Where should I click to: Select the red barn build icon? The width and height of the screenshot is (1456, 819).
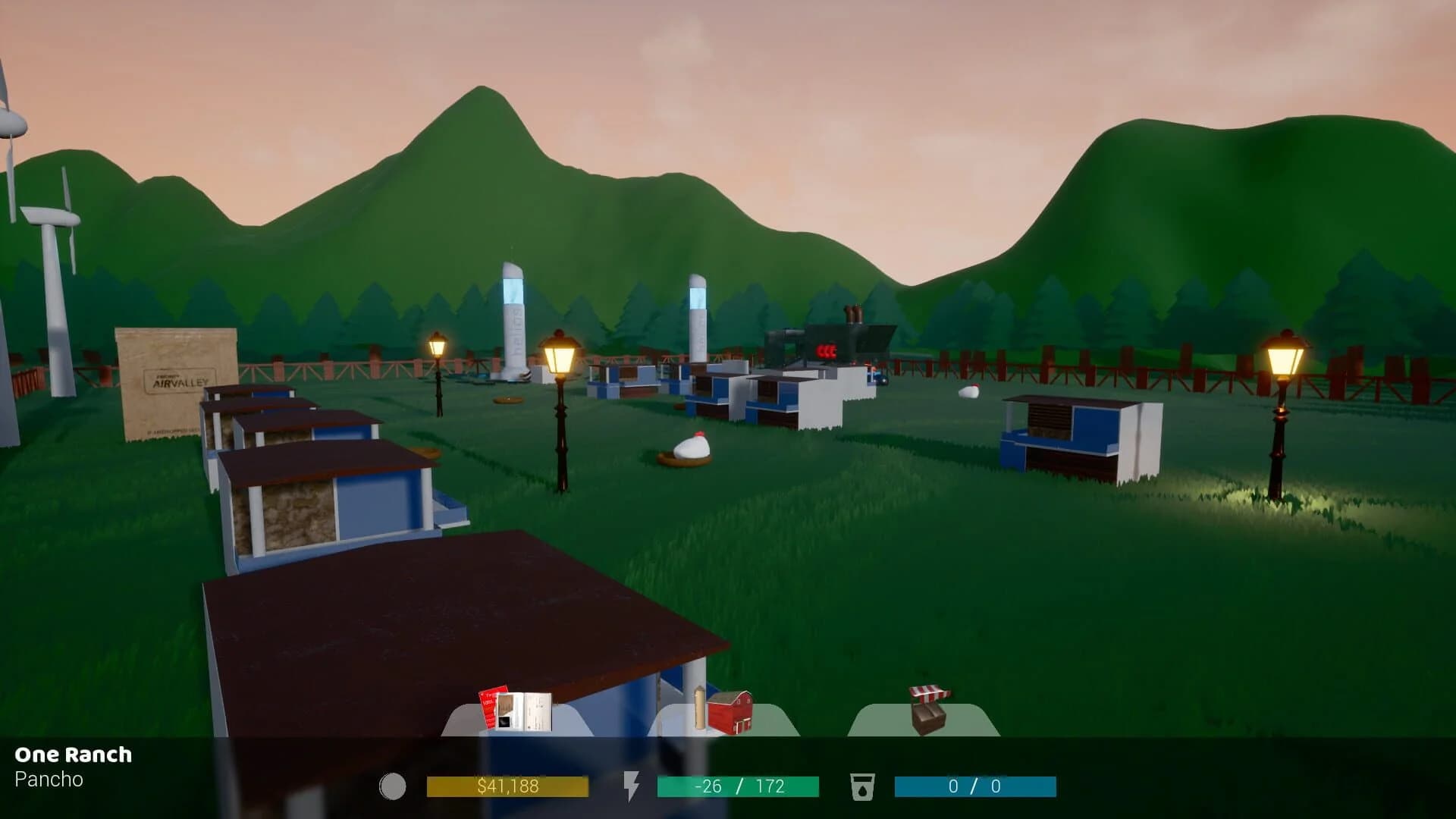[x=730, y=713]
